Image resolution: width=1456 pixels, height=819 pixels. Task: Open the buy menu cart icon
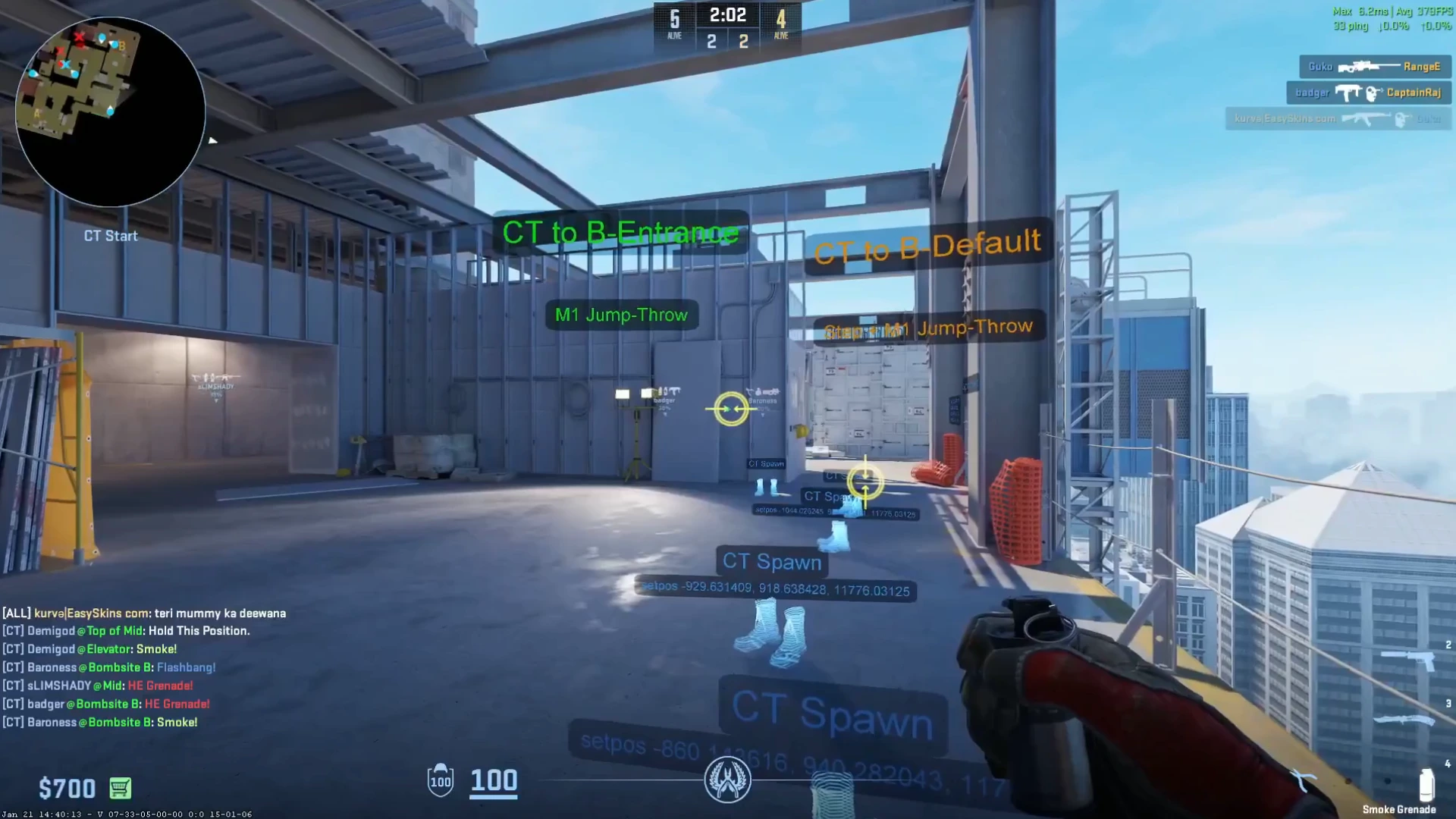click(x=121, y=789)
